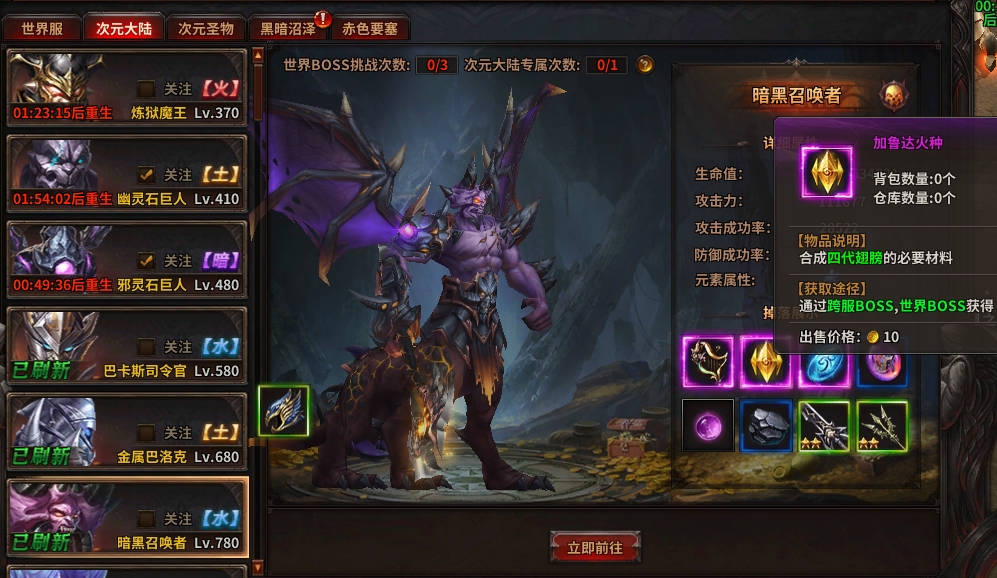Select the purple orb drop item
Image resolution: width=997 pixels, height=578 pixels.
(708, 425)
